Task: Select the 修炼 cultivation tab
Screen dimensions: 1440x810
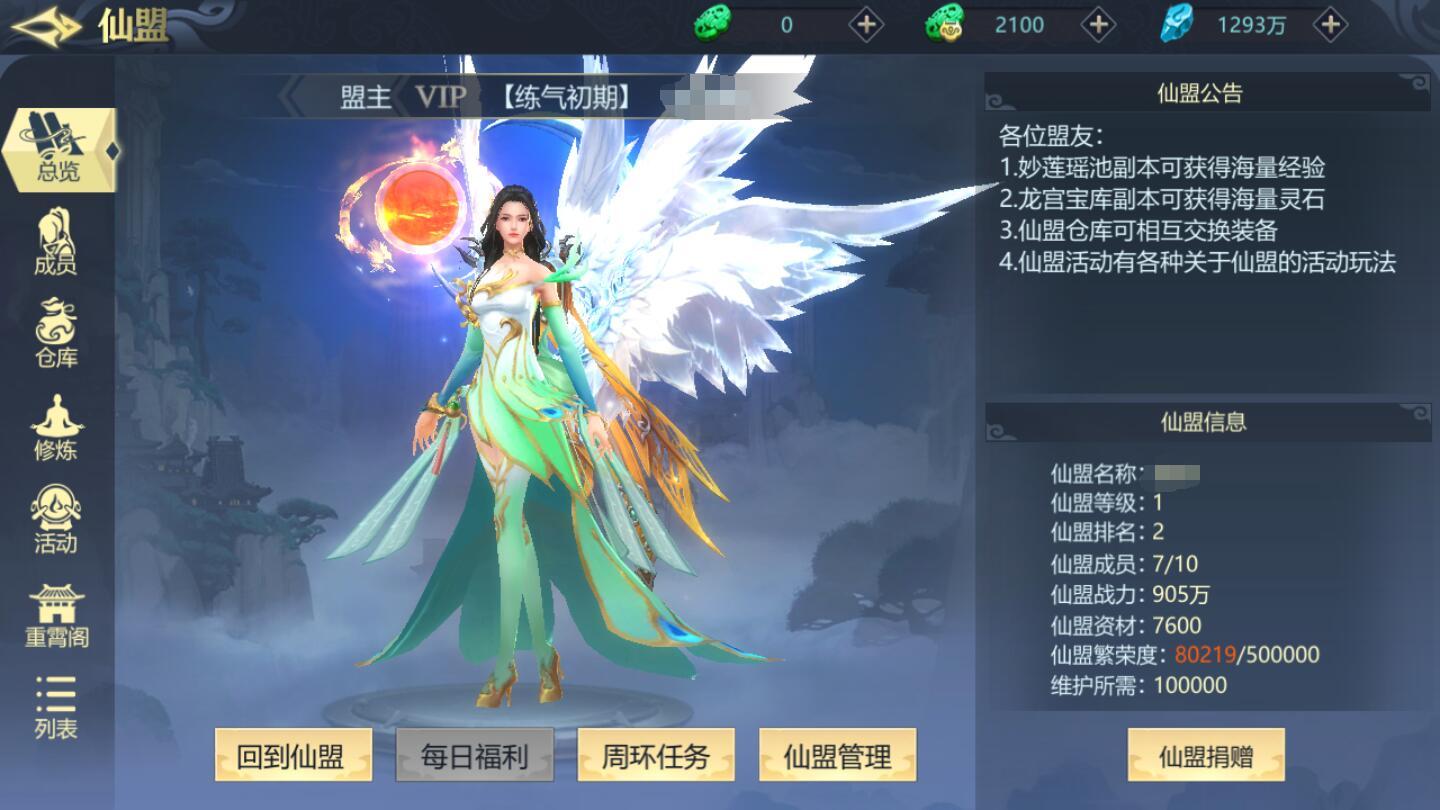Action: 56,428
